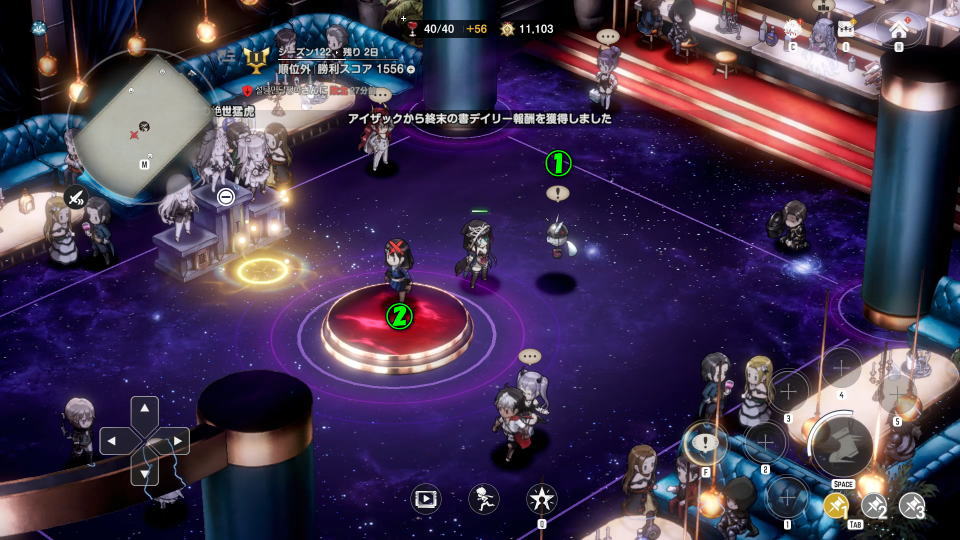This screenshot has width=960, height=540.
Task: Click the d-pad down arrow
Action: (145, 471)
